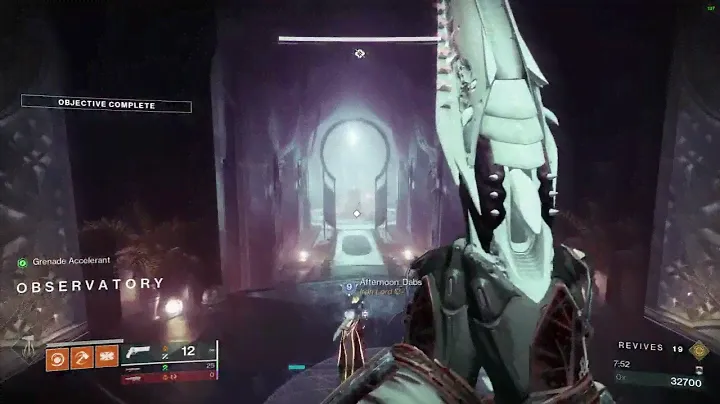Select the equipped hand cannon weapon
The image size is (720, 404).
pyautogui.click(x=140, y=352)
